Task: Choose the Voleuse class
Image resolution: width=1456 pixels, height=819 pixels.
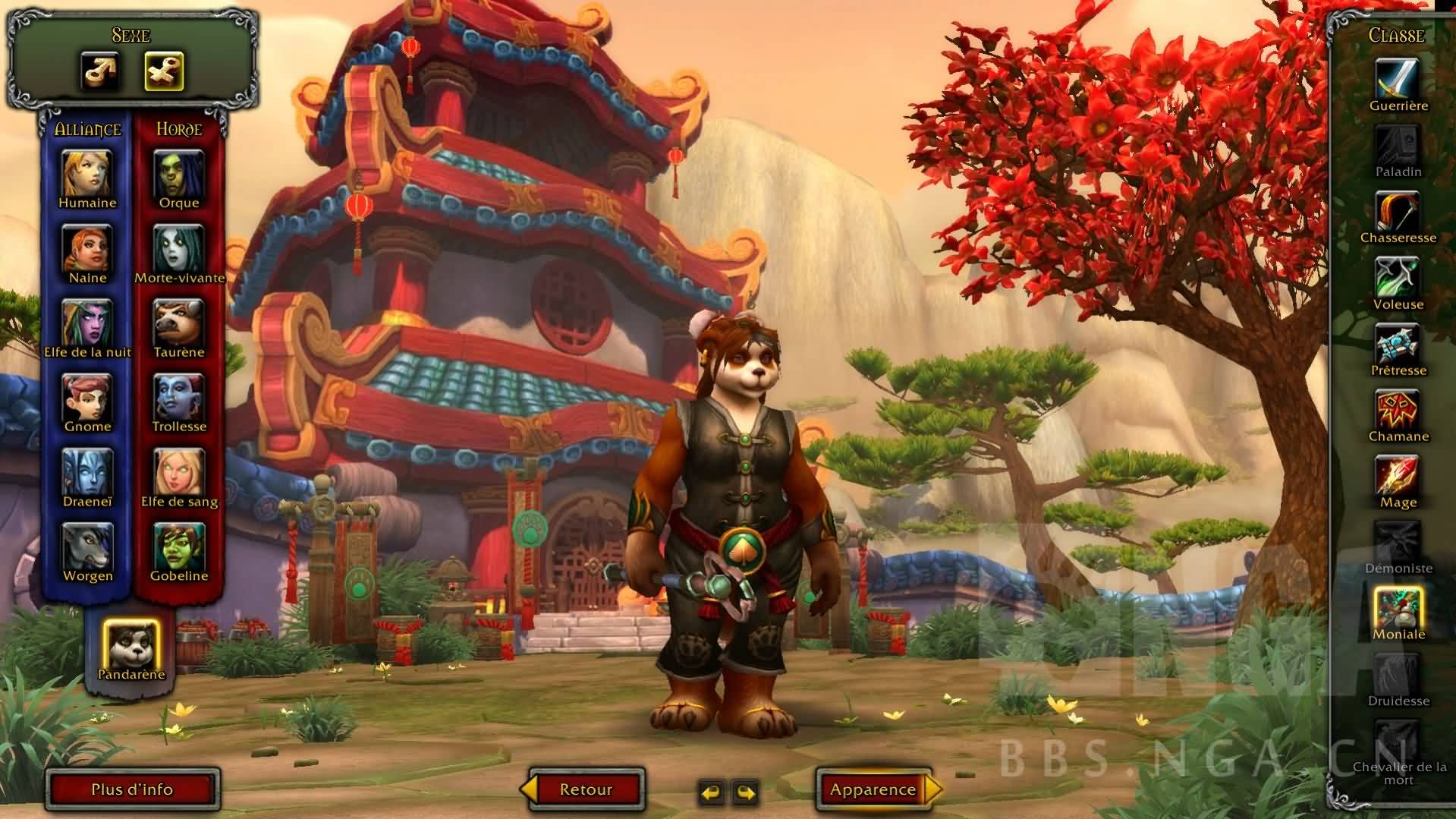Action: [x=1398, y=277]
